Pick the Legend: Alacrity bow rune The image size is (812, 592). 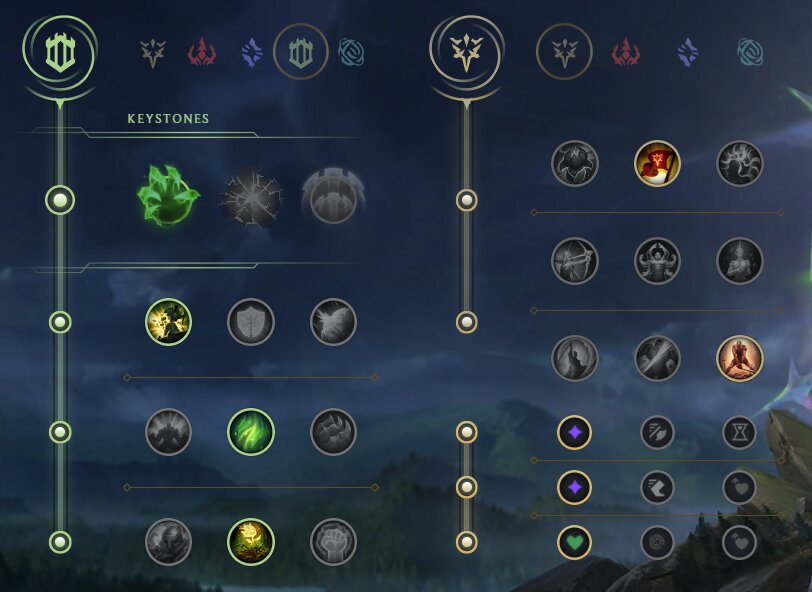pos(575,261)
